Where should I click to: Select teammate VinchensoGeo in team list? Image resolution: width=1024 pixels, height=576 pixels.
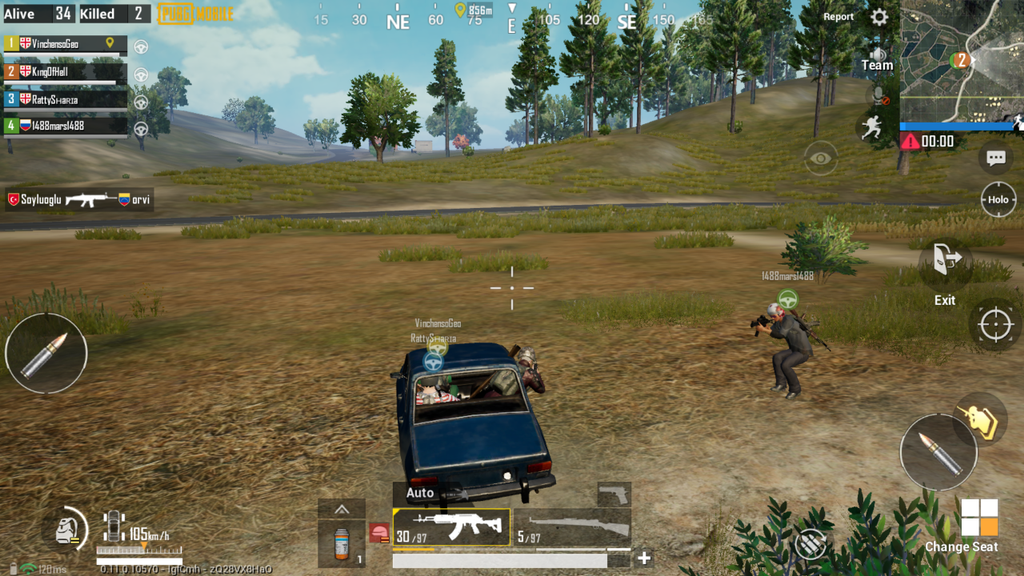(66, 44)
